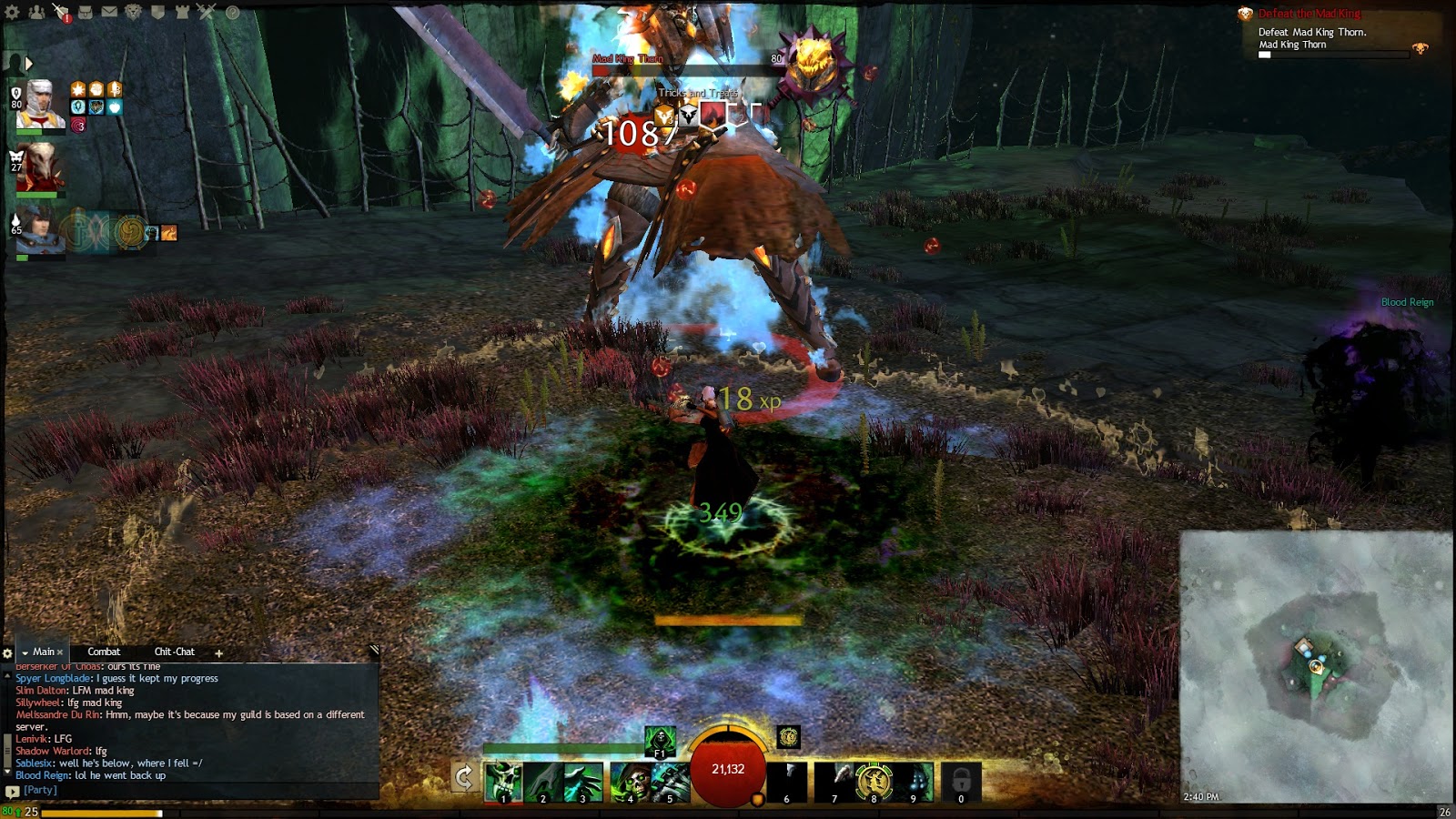
Task: Open the Hero panel icon
Action: (x=60, y=11)
